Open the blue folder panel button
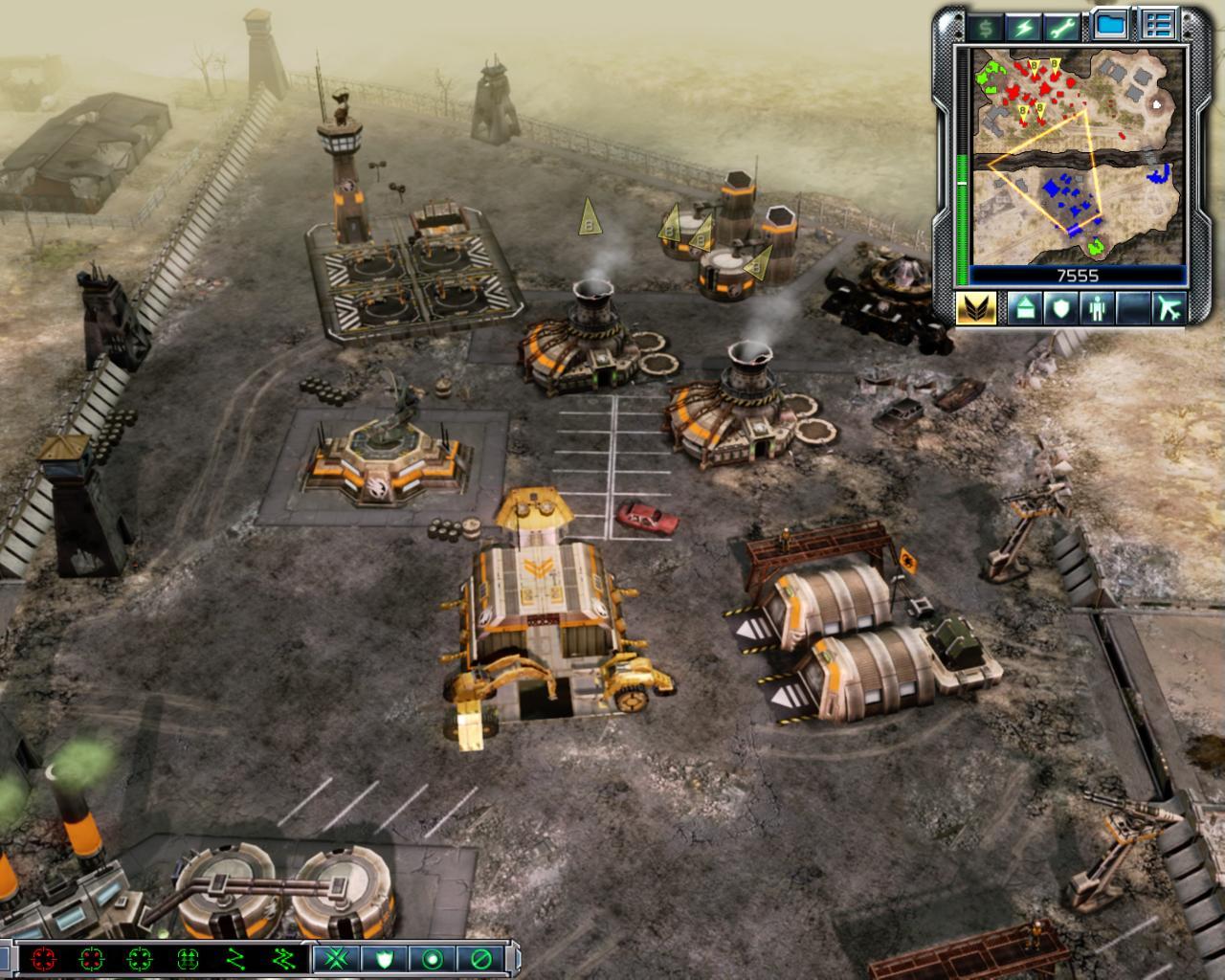The width and height of the screenshot is (1225, 980). point(1111,25)
